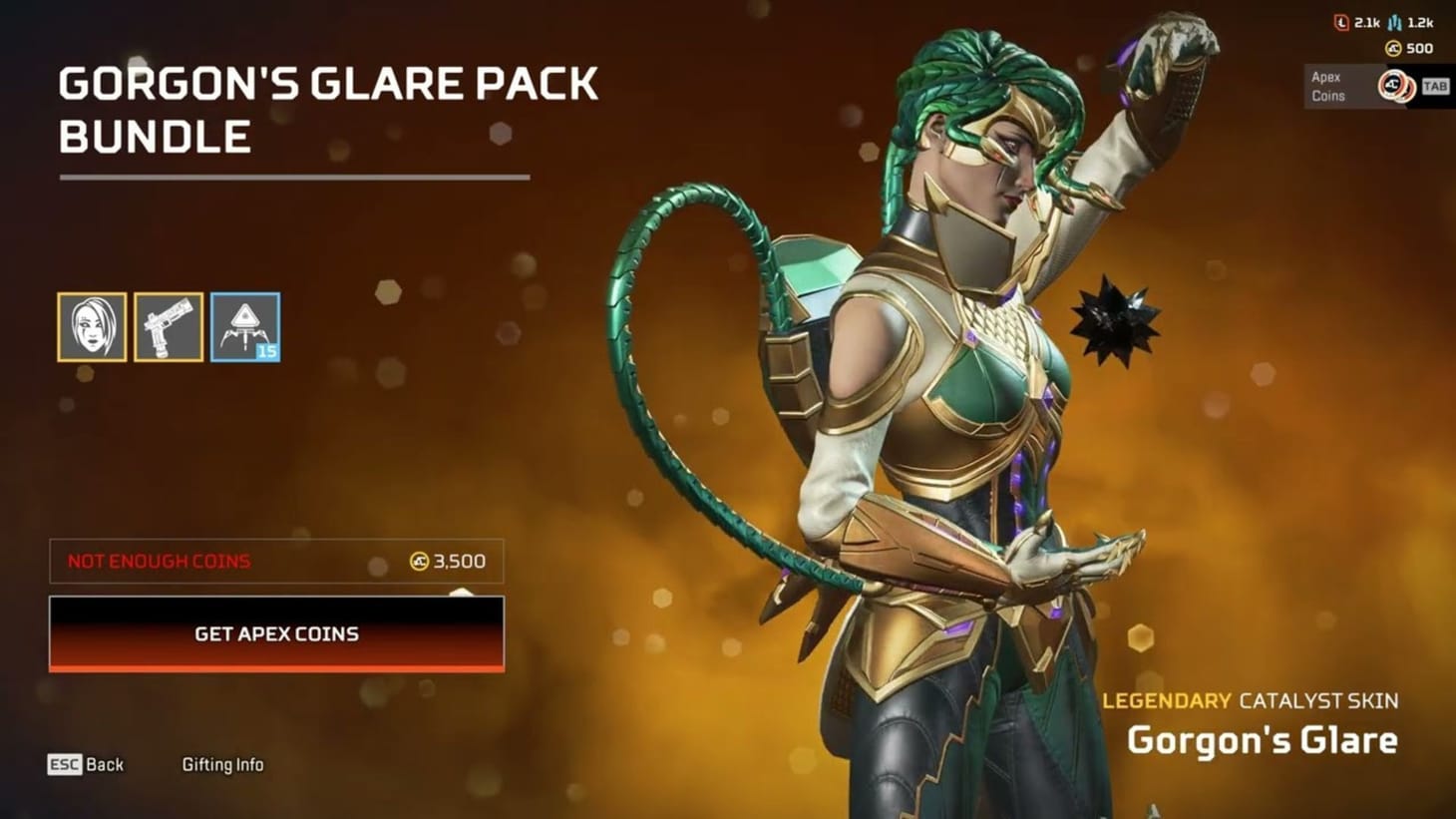Click the NOT ENOUGH COINS price bar
Image resolution: width=1456 pixels, height=819 pixels.
coord(276,562)
